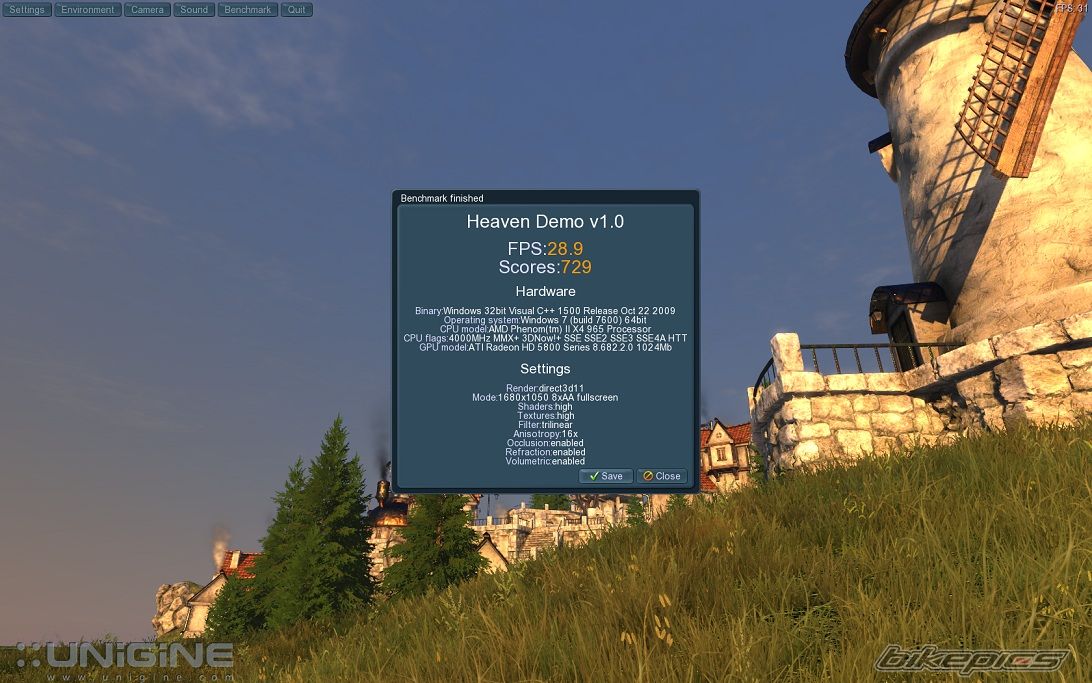Open the Sound menu

[x=194, y=10]
